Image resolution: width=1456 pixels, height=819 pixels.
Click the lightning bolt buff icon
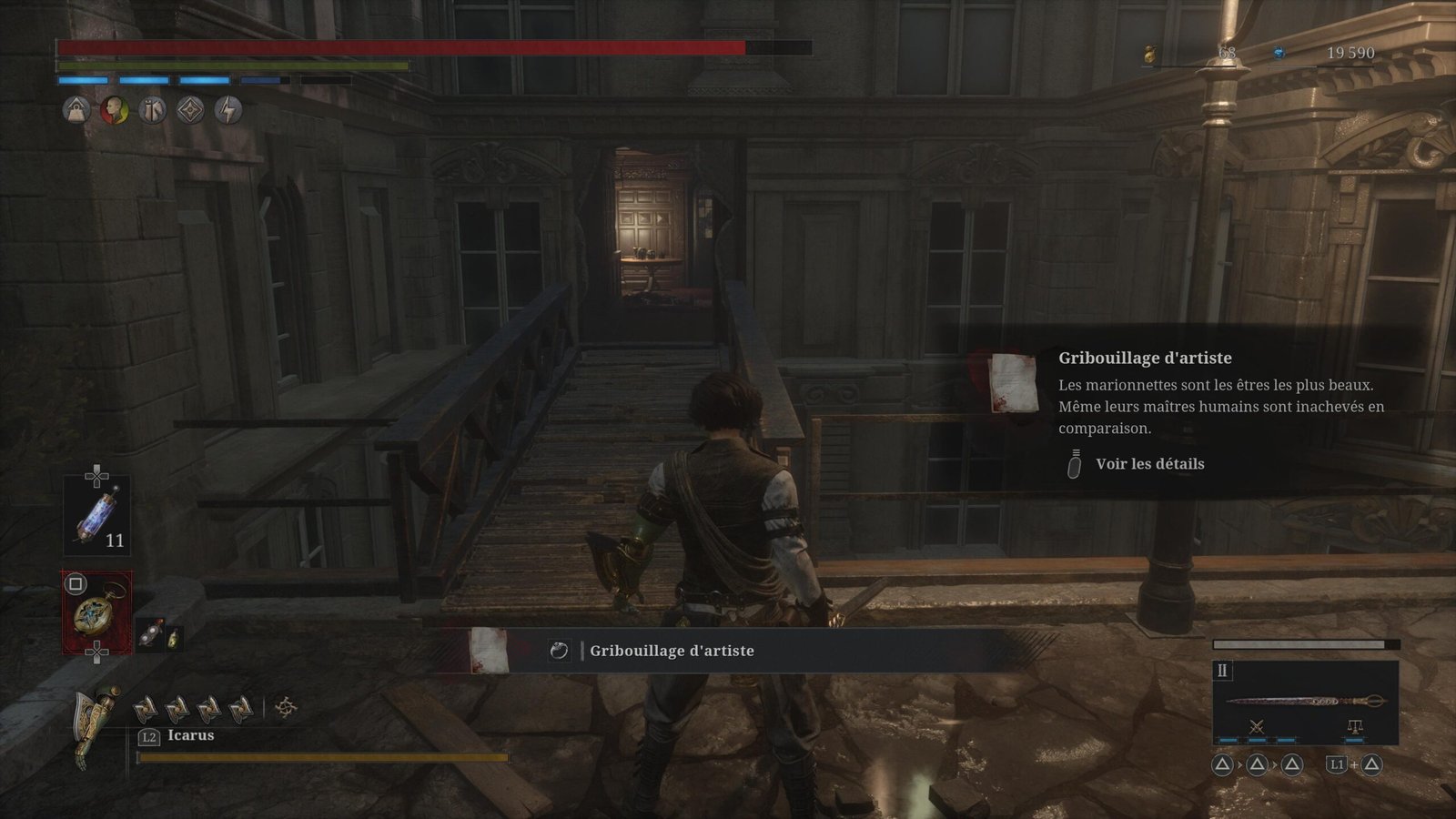(x=228, y=111)
